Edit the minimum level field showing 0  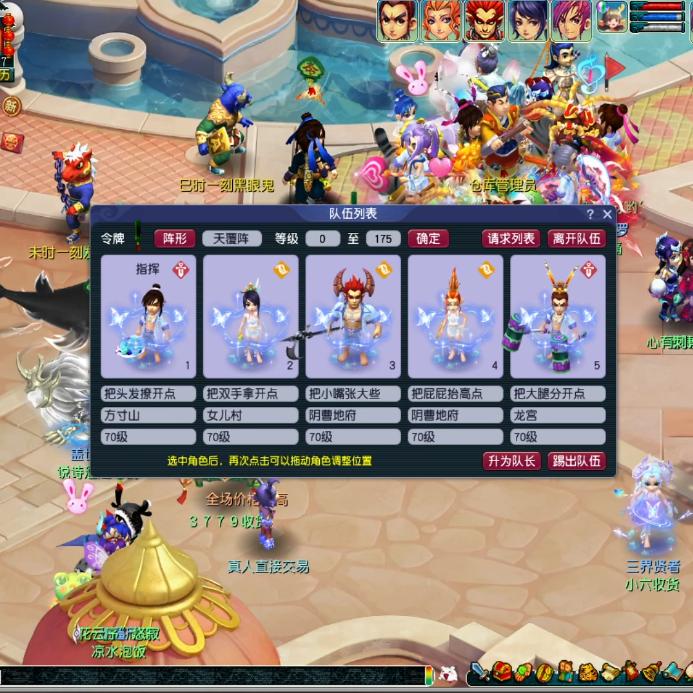tap(322, 238)
